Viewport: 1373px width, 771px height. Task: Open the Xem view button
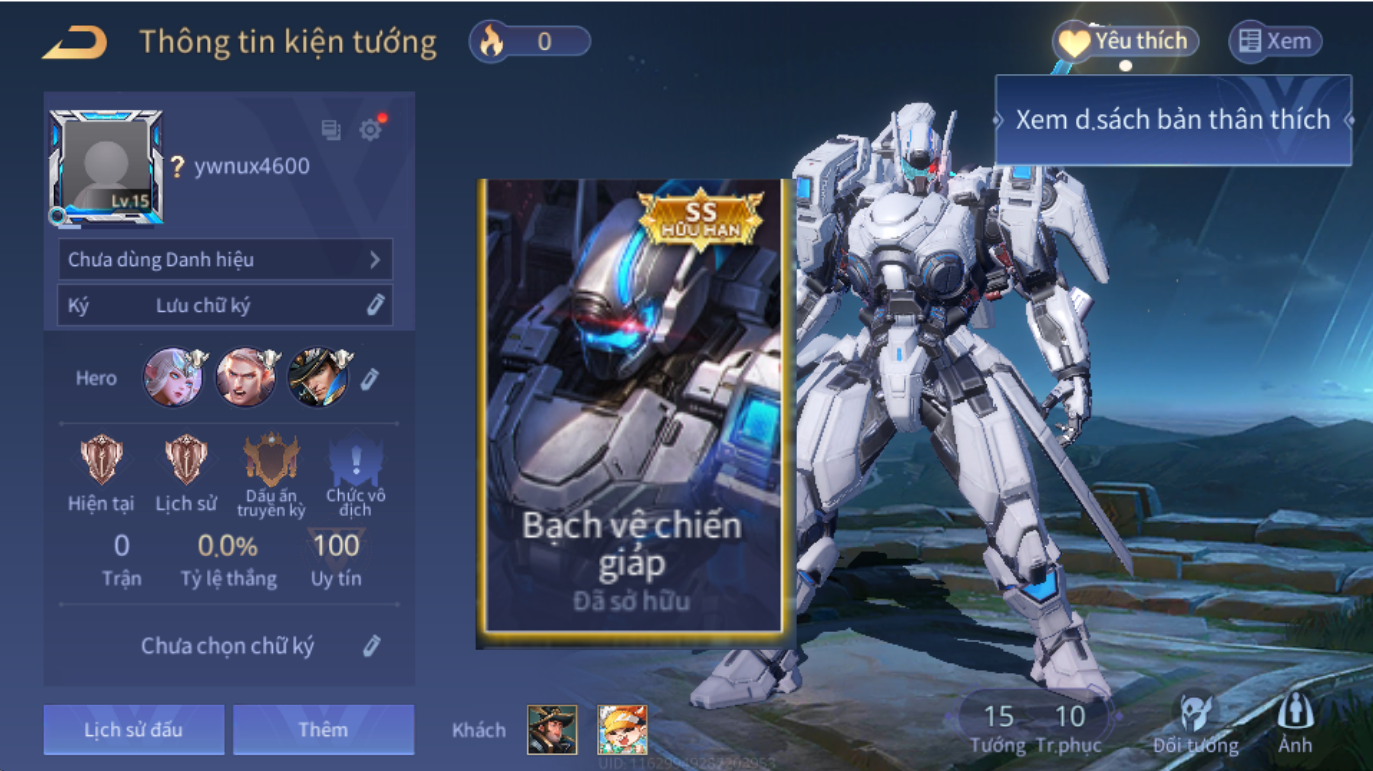tap(1275, 42)
